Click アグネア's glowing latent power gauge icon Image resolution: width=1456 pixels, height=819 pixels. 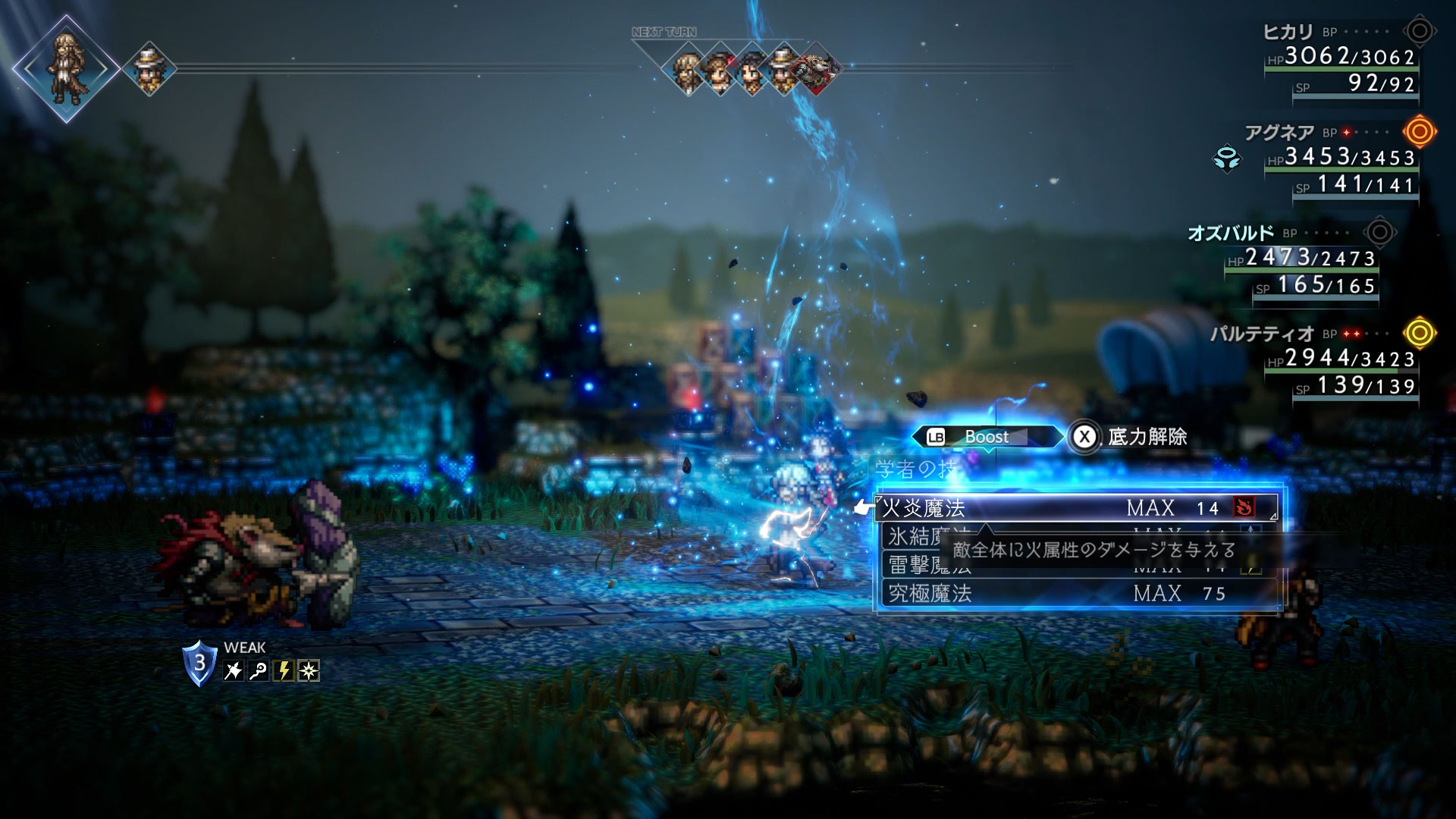(x=1419, y=132)
